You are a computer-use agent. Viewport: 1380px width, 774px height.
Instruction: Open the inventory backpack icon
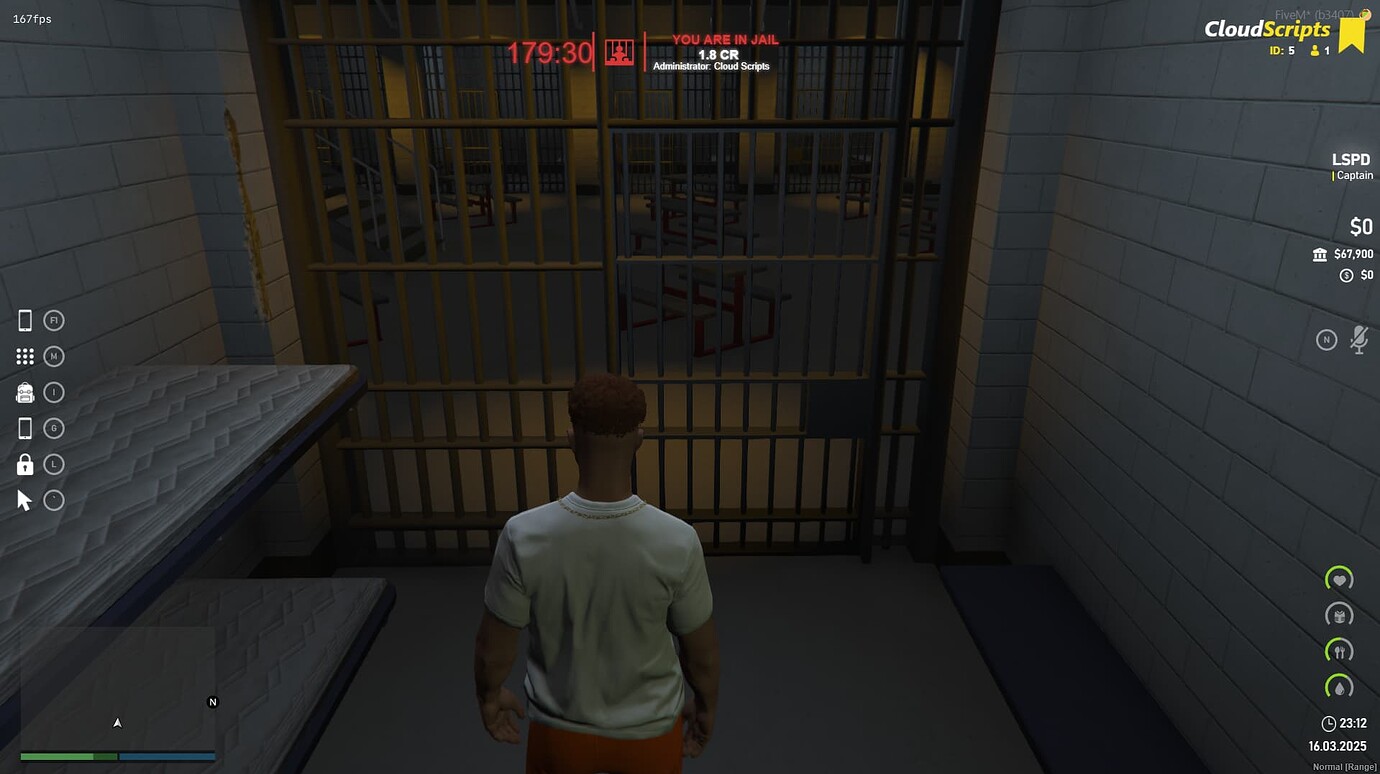(25, 391)
